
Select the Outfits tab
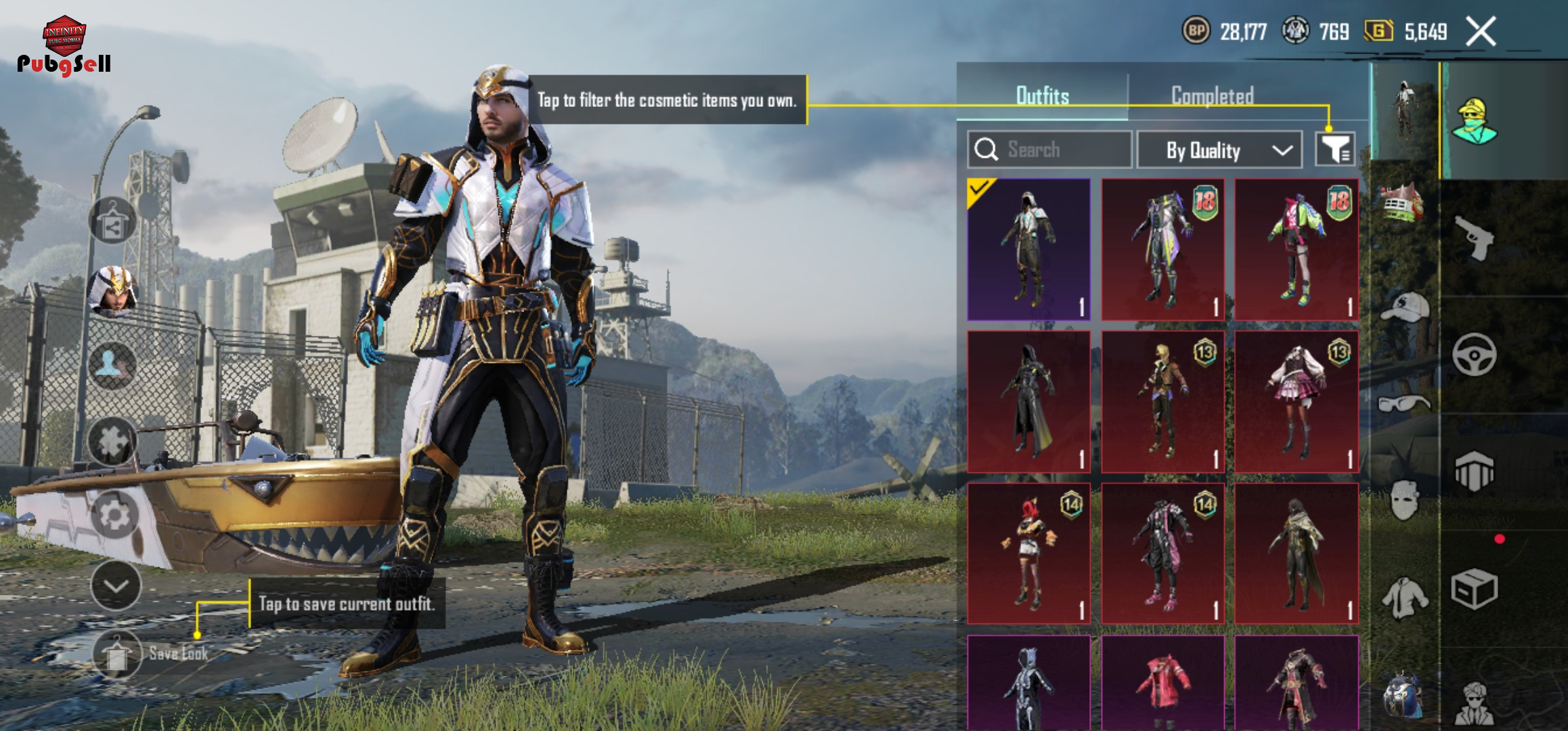tap(1042, 96)
